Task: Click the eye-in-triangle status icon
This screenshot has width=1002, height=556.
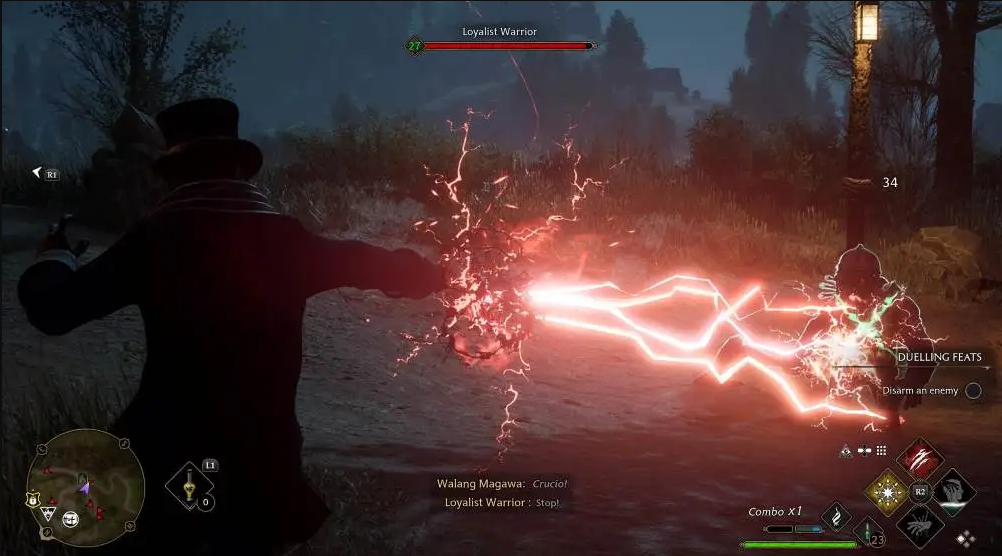Action: tap(846, 451)
